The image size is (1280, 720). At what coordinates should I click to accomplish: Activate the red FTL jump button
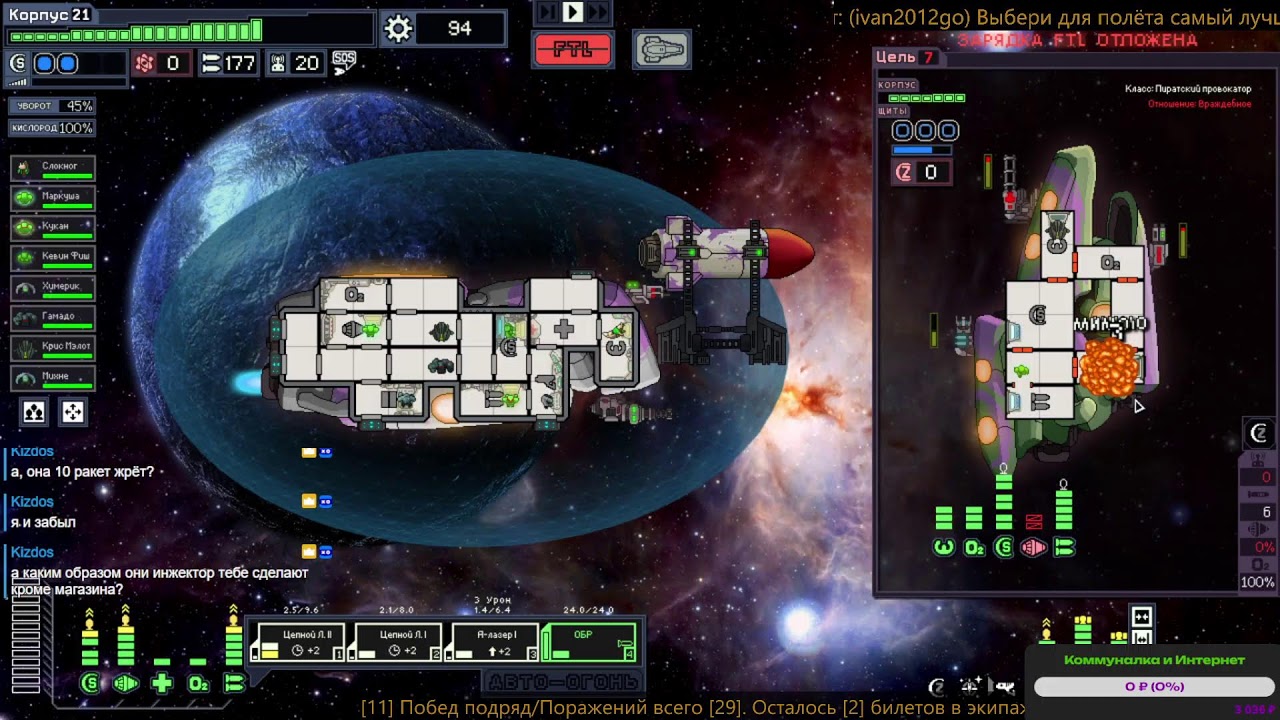tap(573, 49)
